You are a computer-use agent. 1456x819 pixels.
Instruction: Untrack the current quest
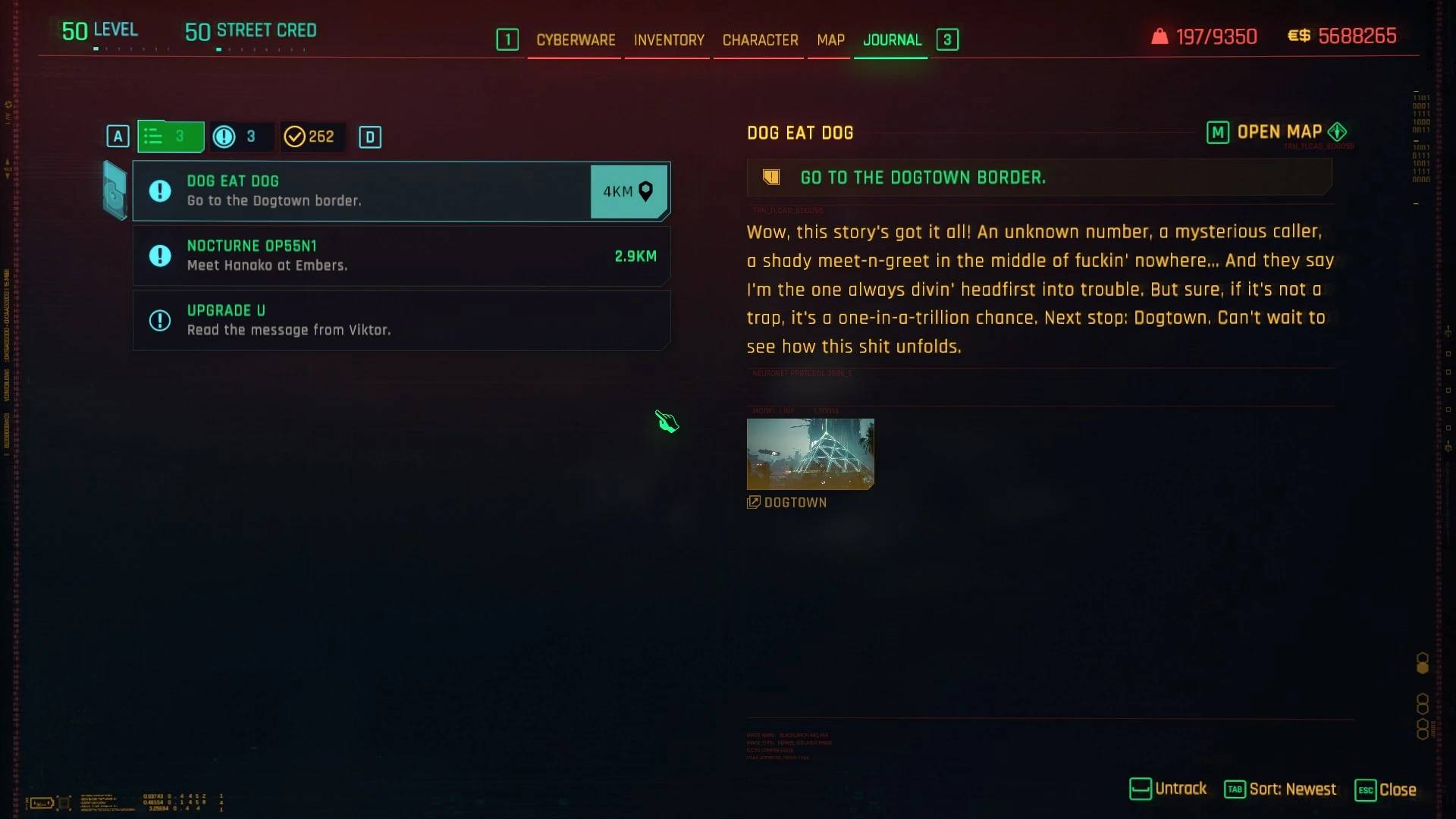coord(1168,789)
